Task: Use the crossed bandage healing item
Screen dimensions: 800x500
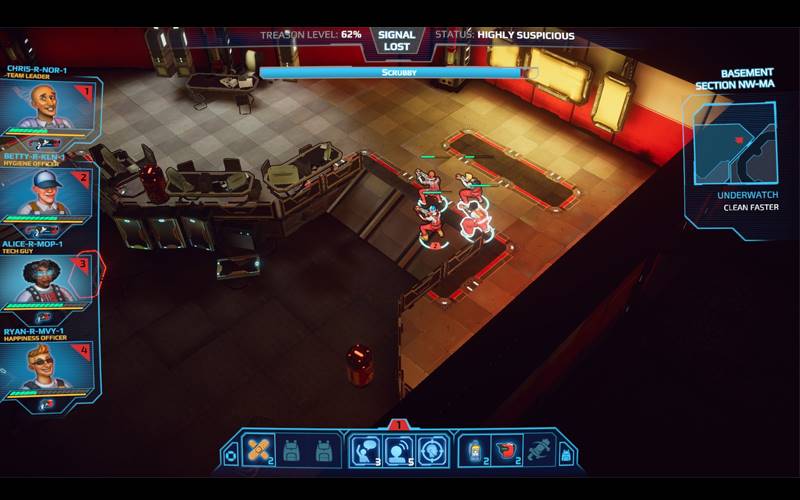Action: (256, 451)
